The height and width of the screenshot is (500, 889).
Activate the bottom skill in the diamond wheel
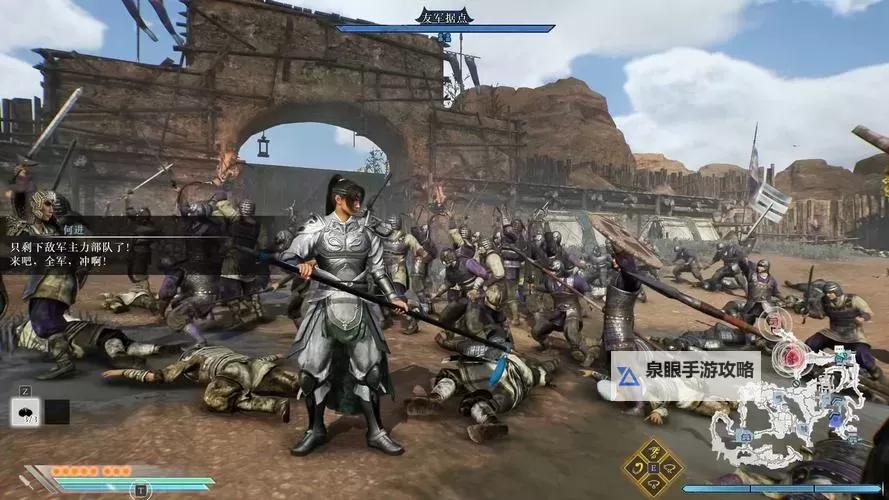pyautogui.click(x=654, y=486)
